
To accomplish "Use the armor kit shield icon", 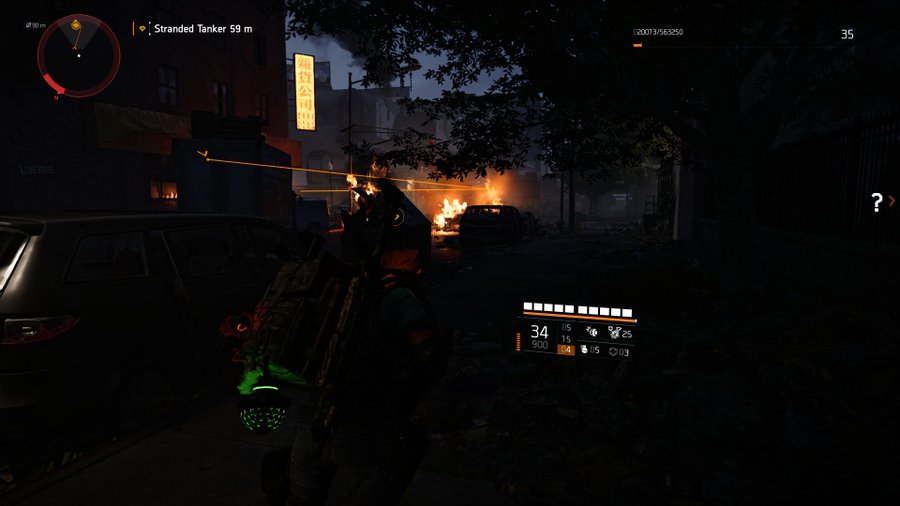I will (612, 351).
